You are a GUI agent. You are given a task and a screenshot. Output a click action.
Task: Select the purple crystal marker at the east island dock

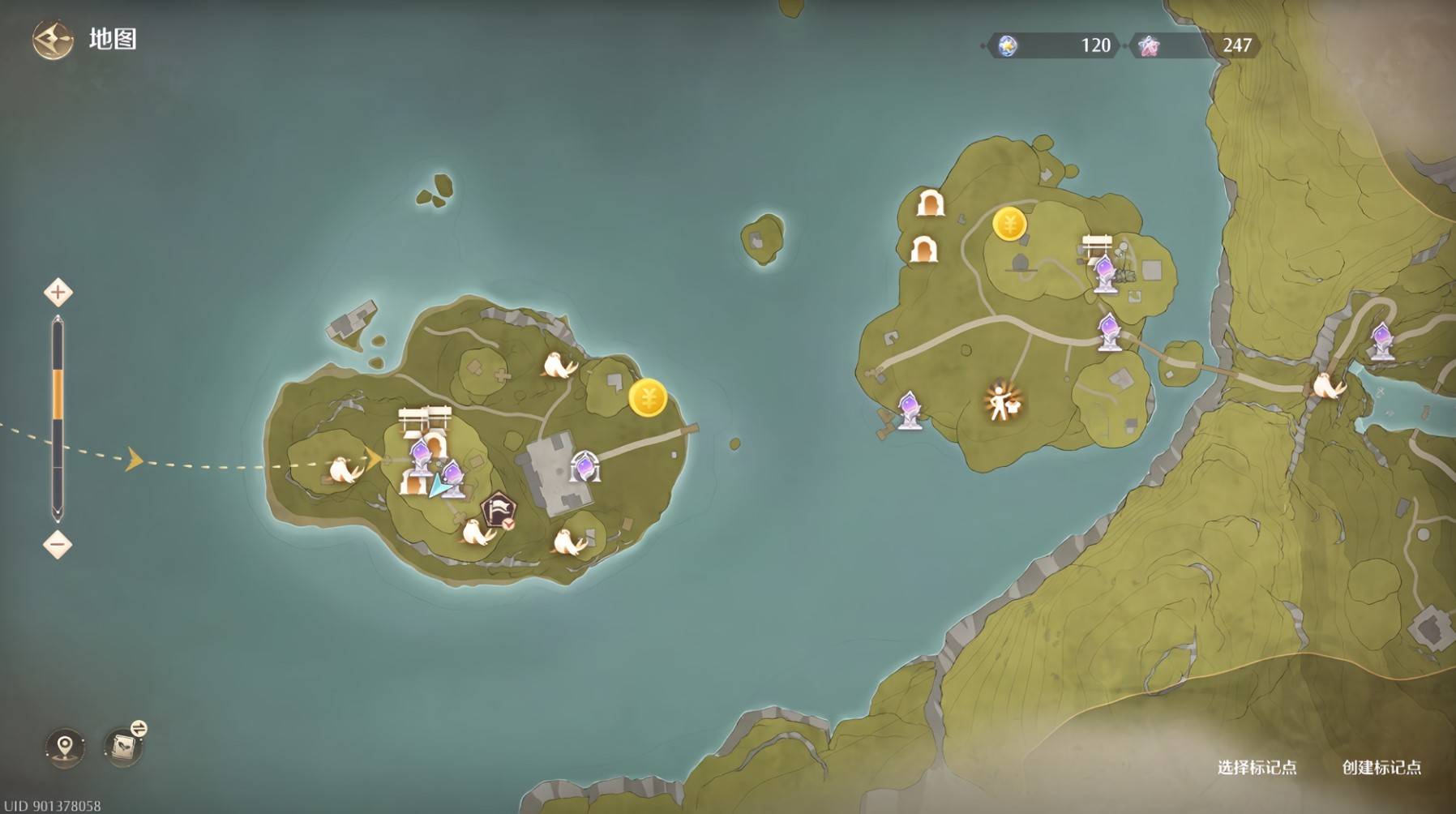[x=909, y=410]
